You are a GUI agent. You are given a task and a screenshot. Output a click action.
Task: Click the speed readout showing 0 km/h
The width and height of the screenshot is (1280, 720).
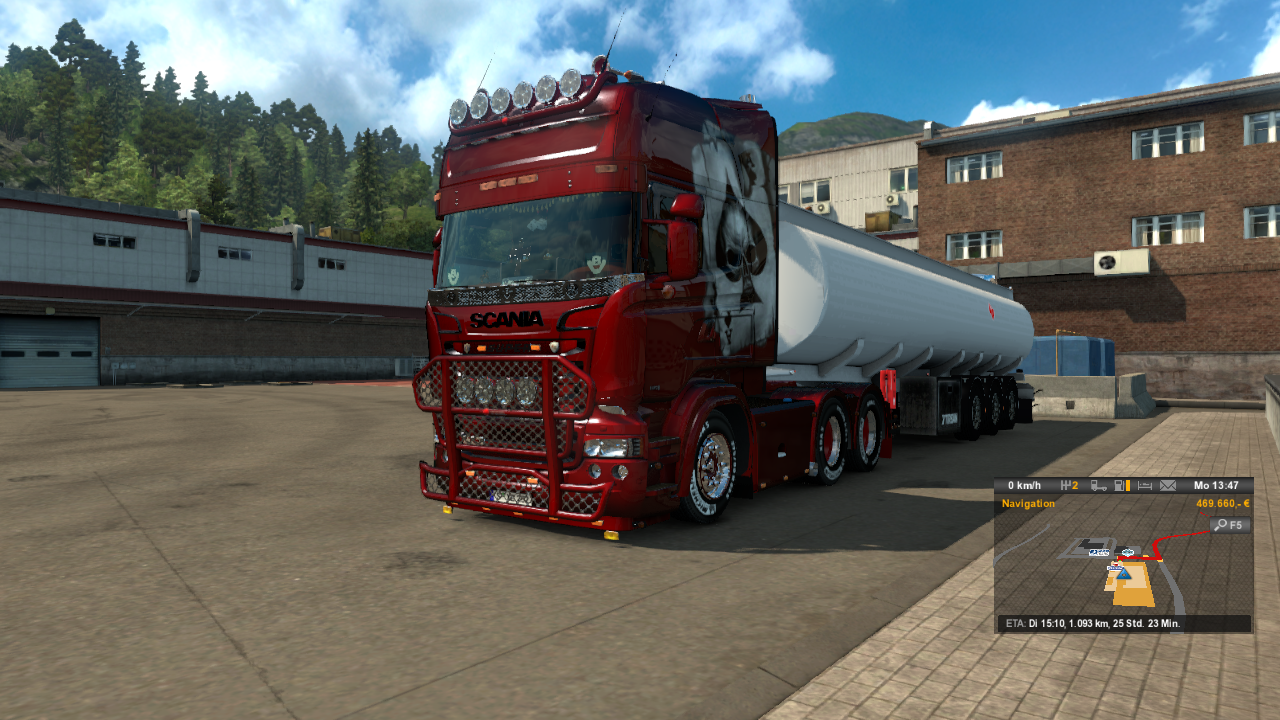[1024, 485]
